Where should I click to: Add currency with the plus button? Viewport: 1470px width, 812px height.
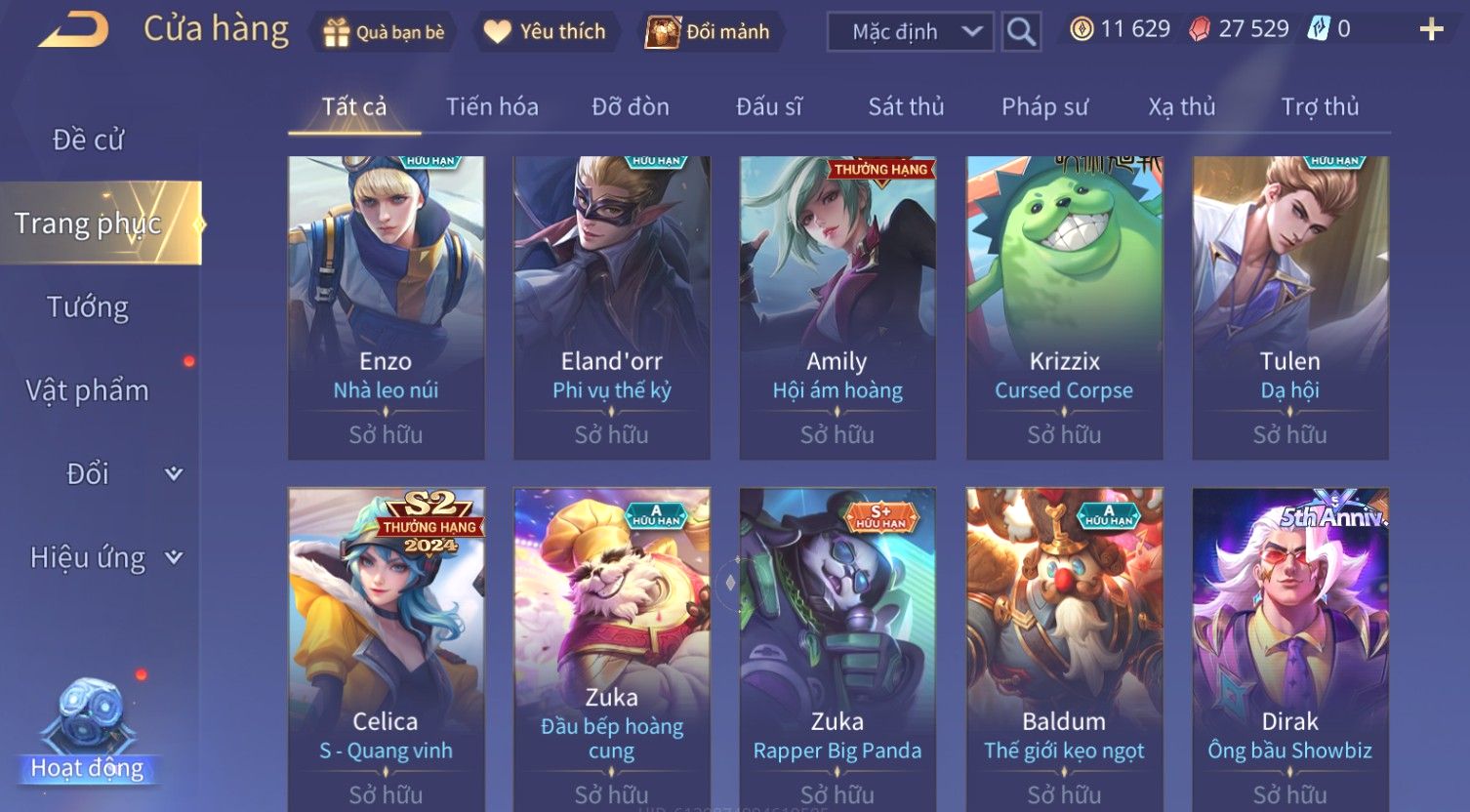coord(1431,30)
